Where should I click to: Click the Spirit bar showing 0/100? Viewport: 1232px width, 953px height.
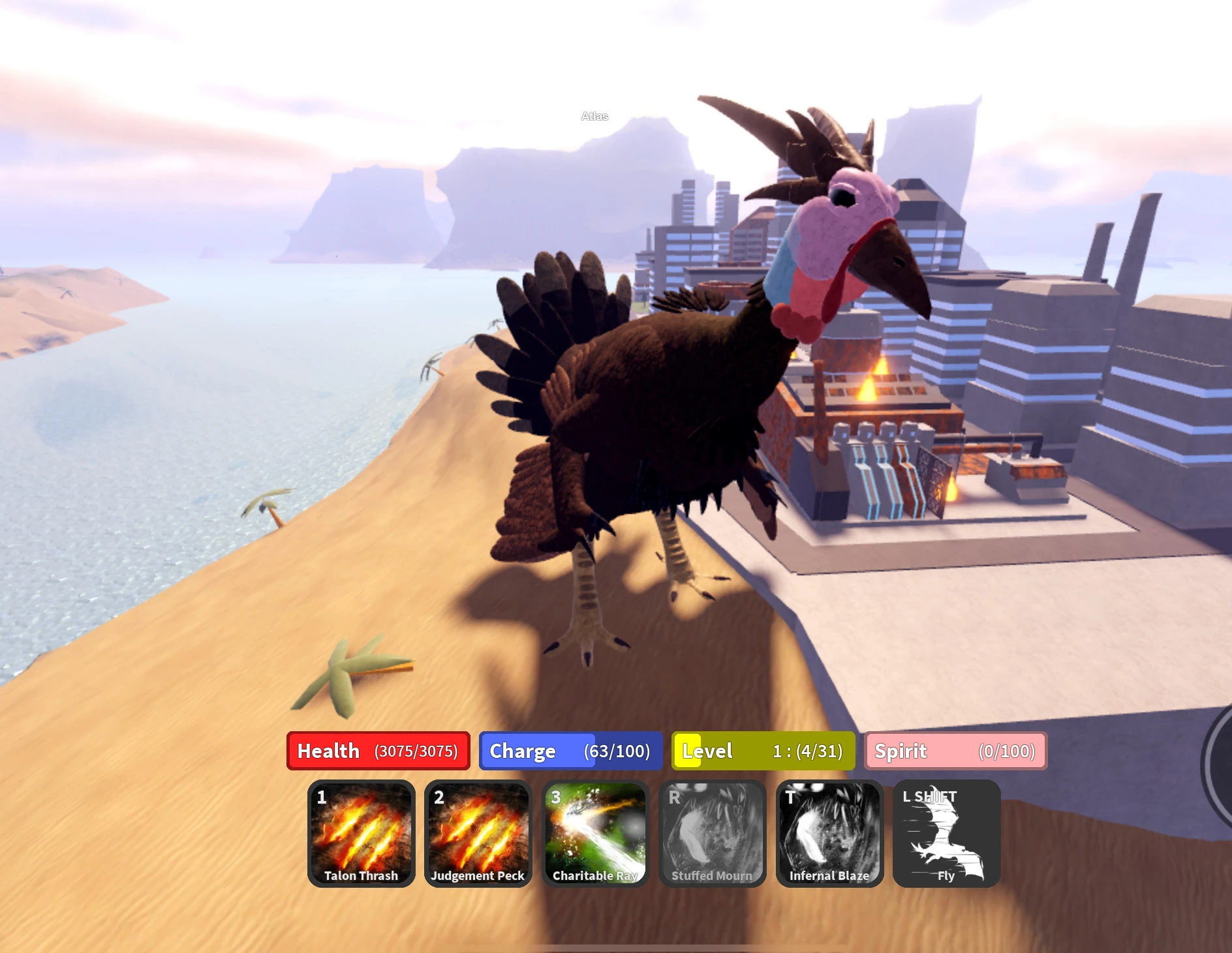[955, 751]
